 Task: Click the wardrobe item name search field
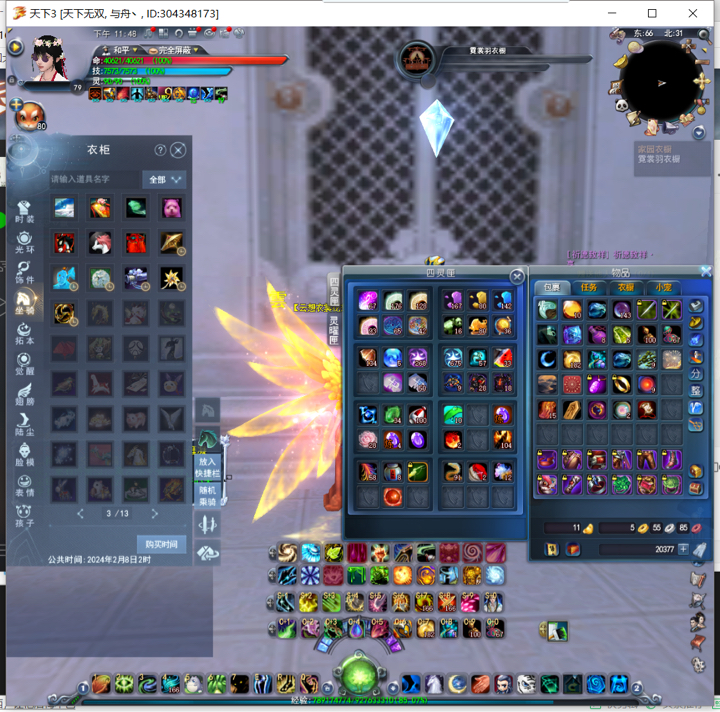tap(93, 180)
